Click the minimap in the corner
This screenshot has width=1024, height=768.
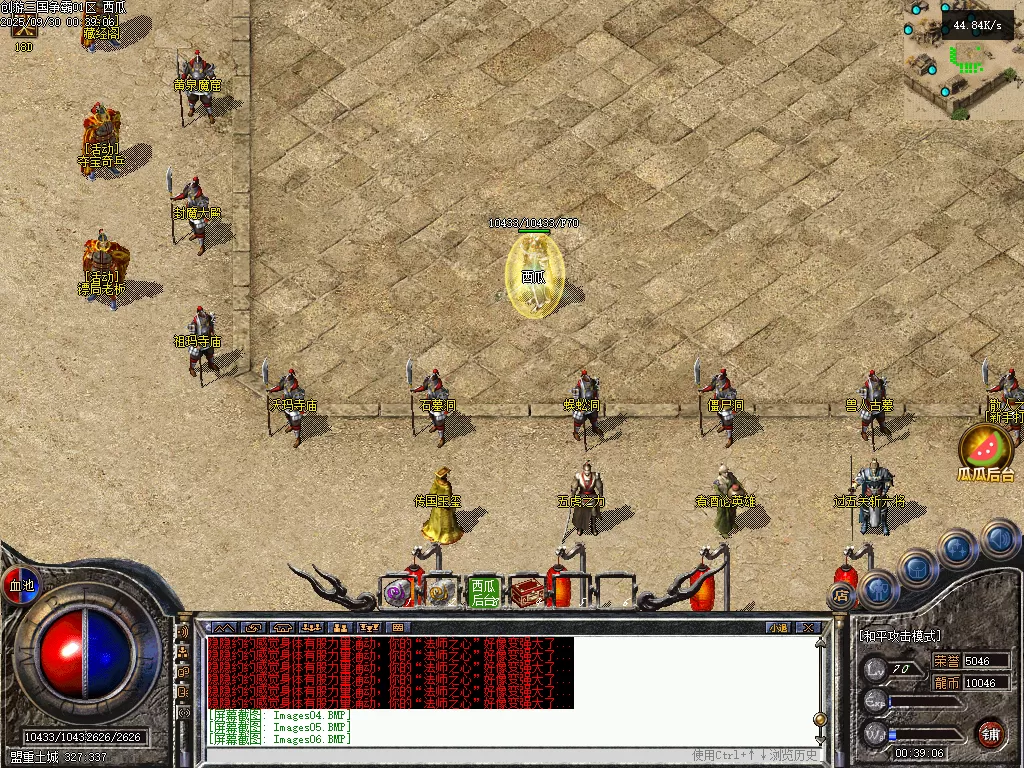[964, 60]
